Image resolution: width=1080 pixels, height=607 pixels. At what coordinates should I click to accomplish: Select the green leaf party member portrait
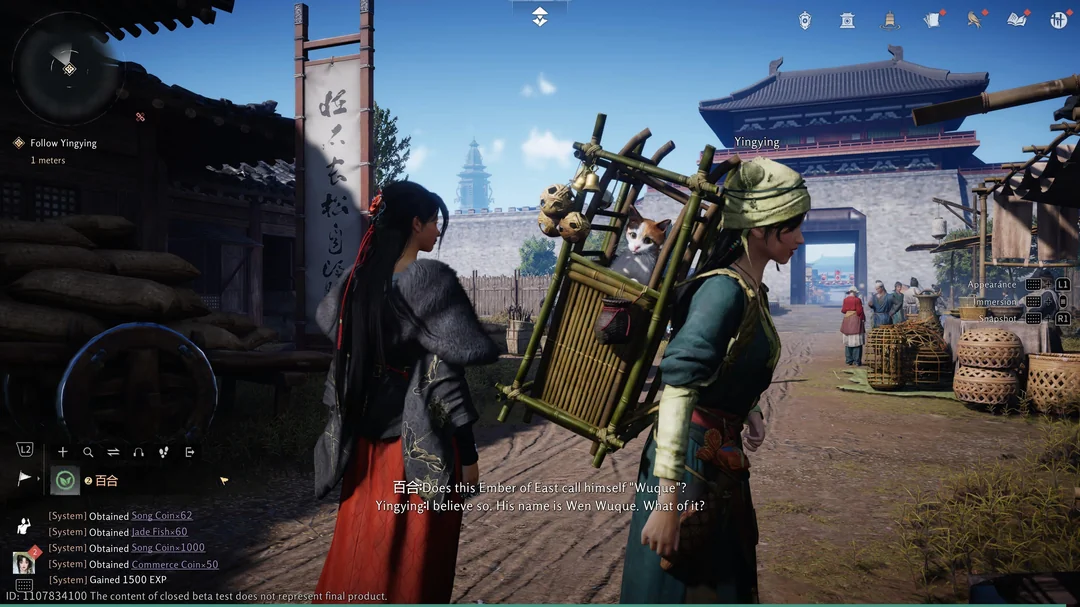65,480
